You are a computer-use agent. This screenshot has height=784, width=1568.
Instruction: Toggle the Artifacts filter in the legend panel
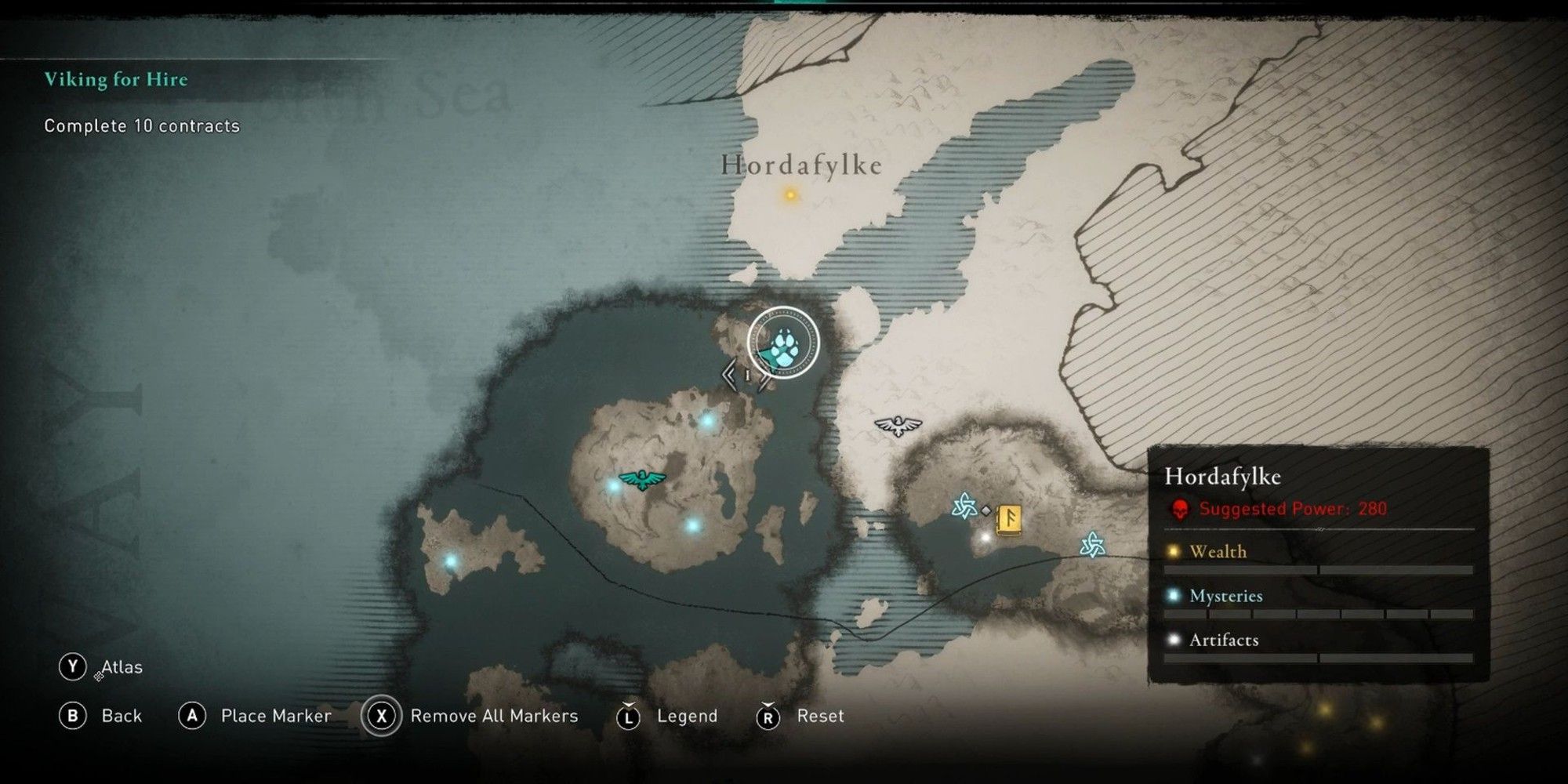point(1225,641)
